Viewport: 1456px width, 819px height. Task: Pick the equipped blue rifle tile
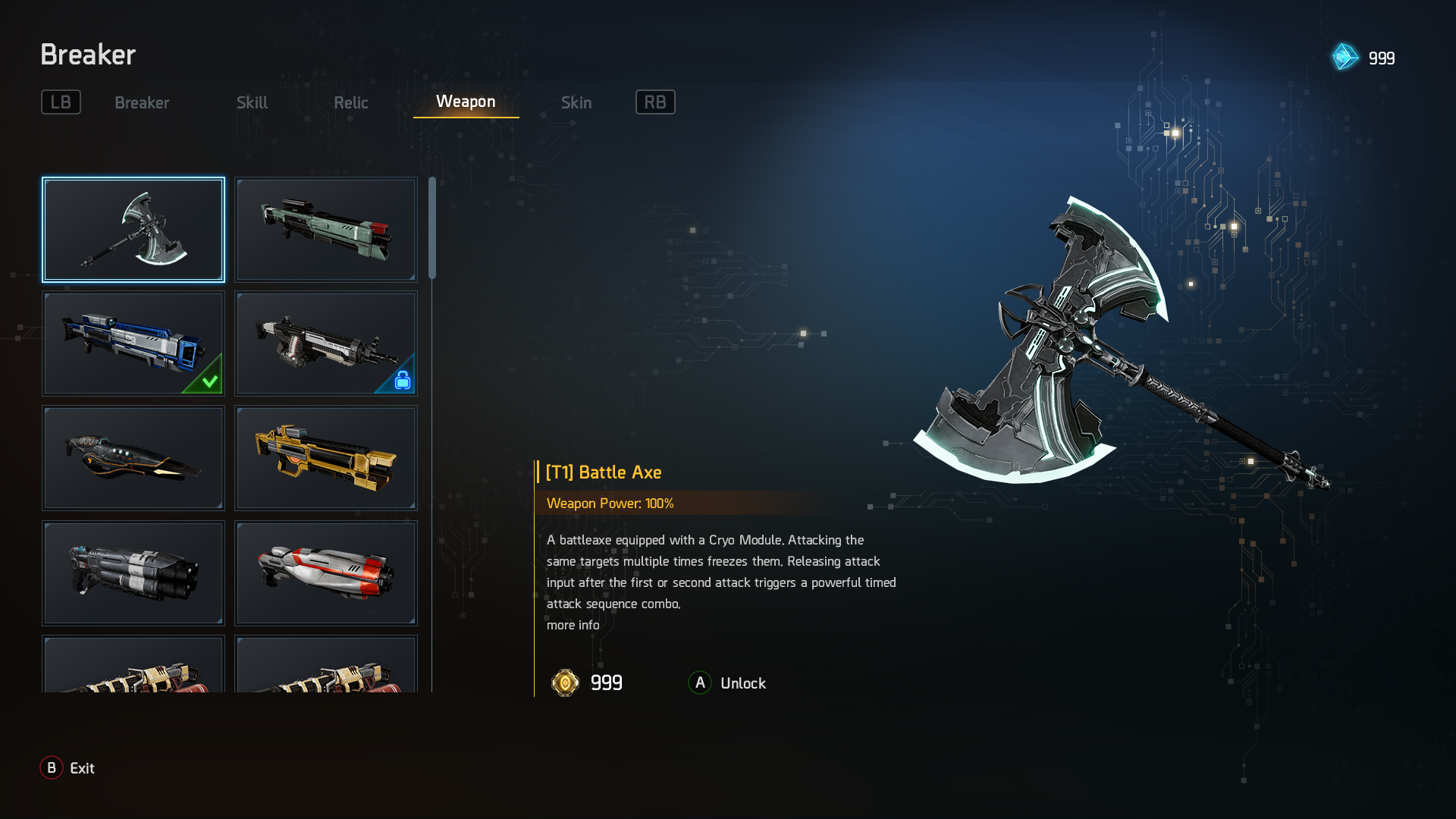coord(133,344)
